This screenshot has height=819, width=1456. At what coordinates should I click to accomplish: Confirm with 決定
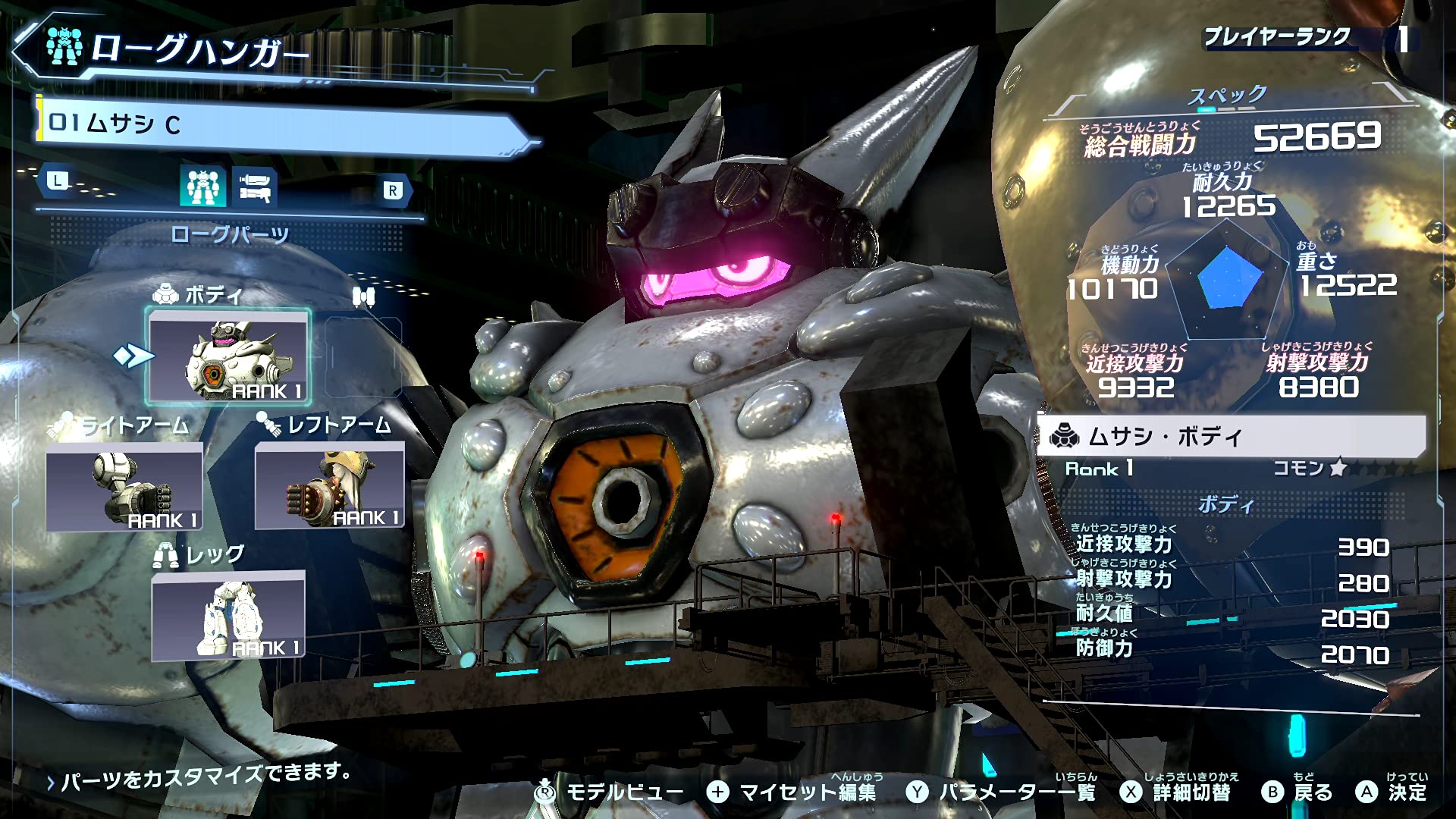[1392, 792]
